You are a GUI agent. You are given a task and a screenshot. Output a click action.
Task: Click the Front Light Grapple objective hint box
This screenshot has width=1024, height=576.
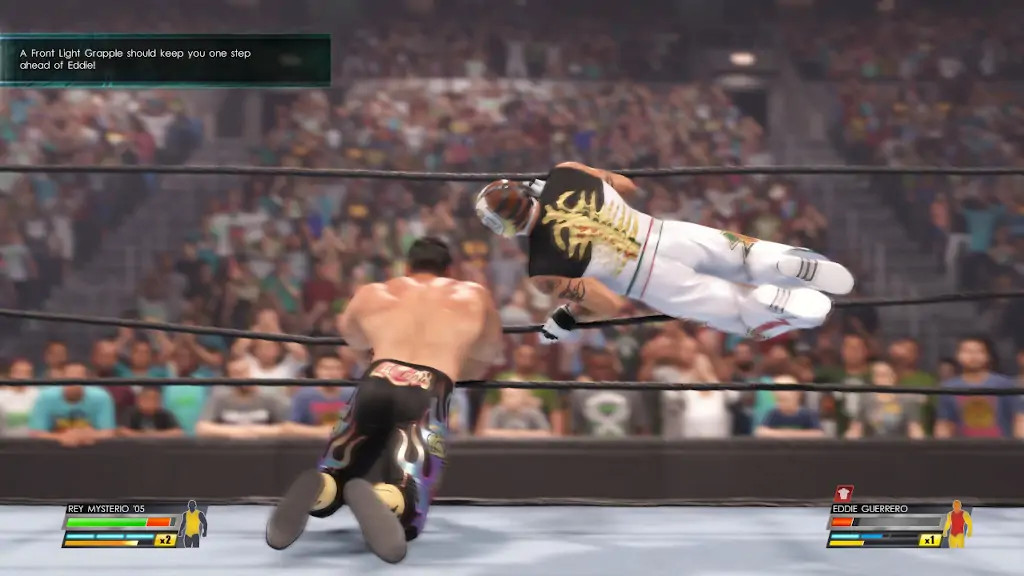pos(165,59)
